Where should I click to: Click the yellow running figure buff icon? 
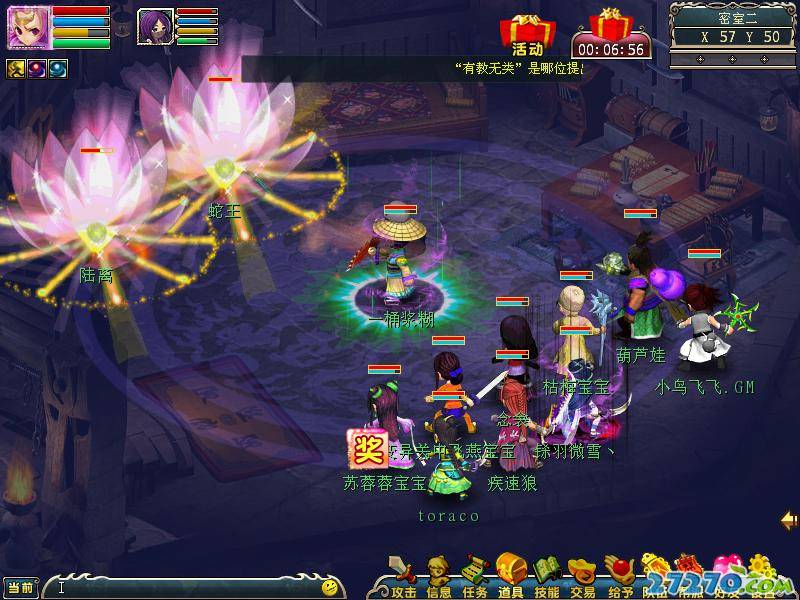click(x=16, y=68)
